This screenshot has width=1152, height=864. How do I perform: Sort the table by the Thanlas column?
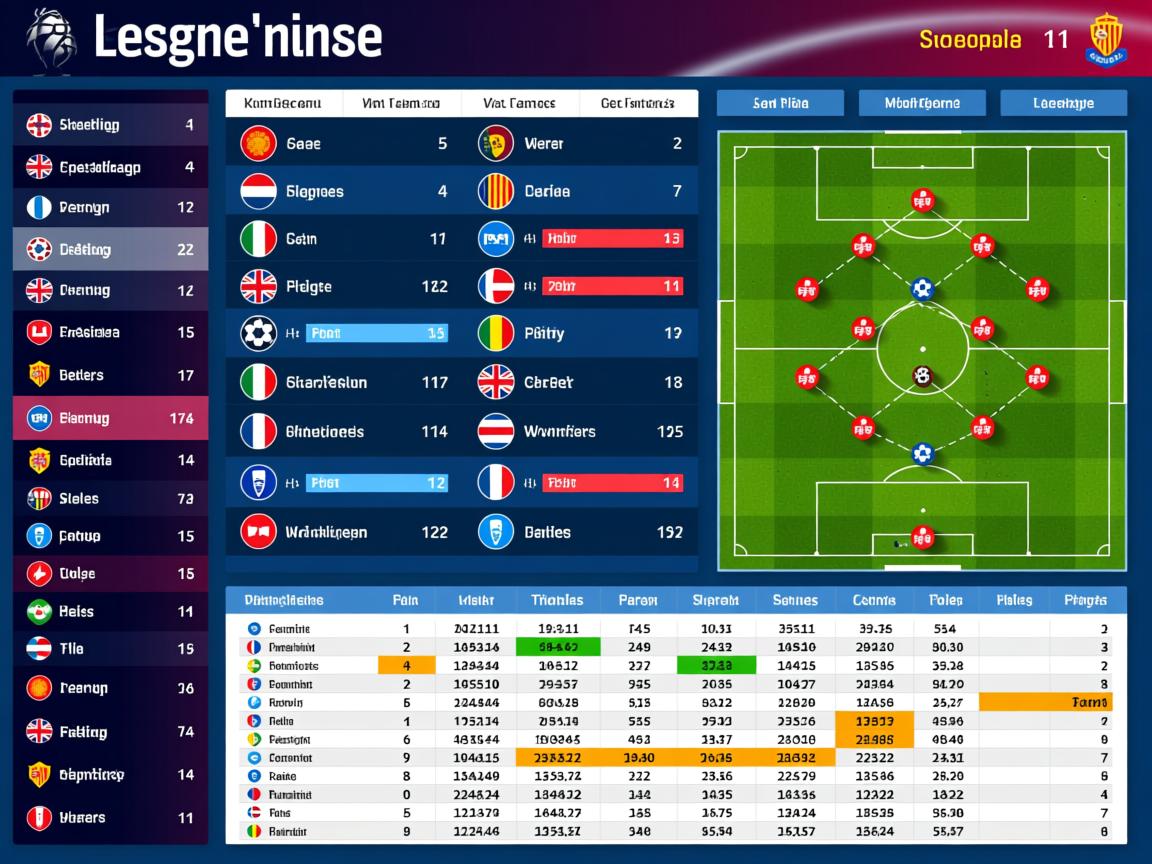[557, 600]
